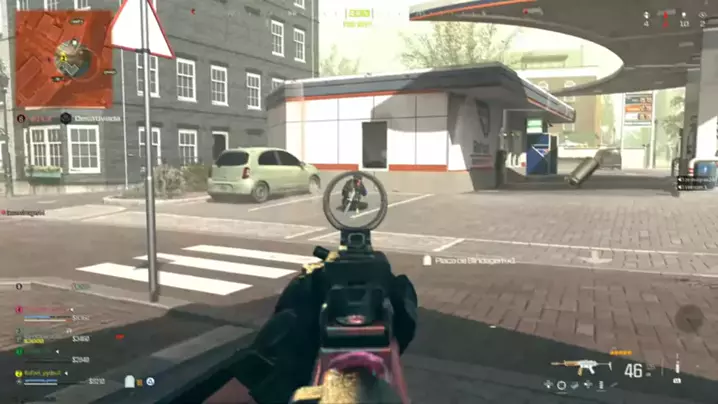Click the blue circular gas mask icon
The width and height of the screenshot is (718, 404).
[x=150, y=381]
